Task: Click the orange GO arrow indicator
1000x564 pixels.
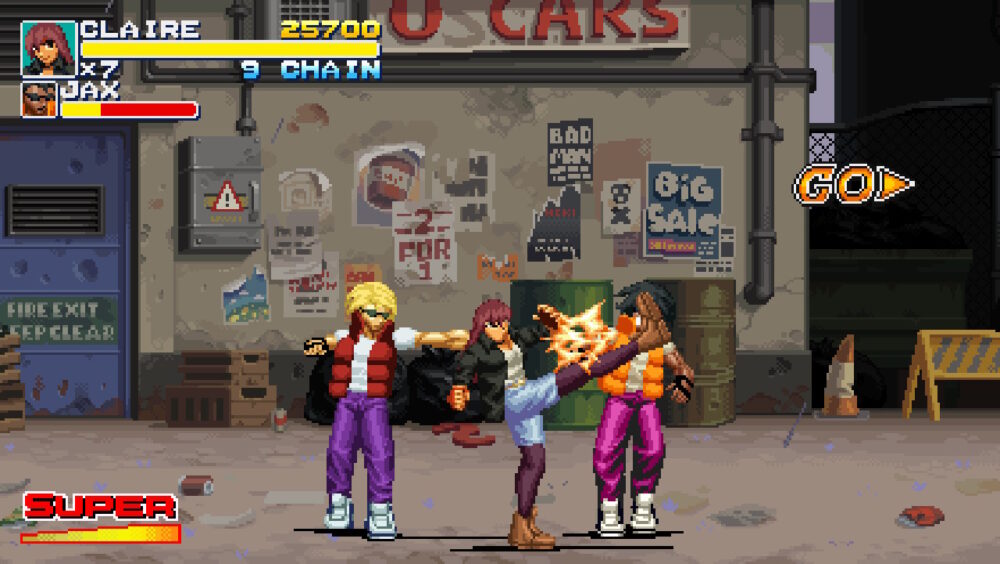Action: (853, 184)
